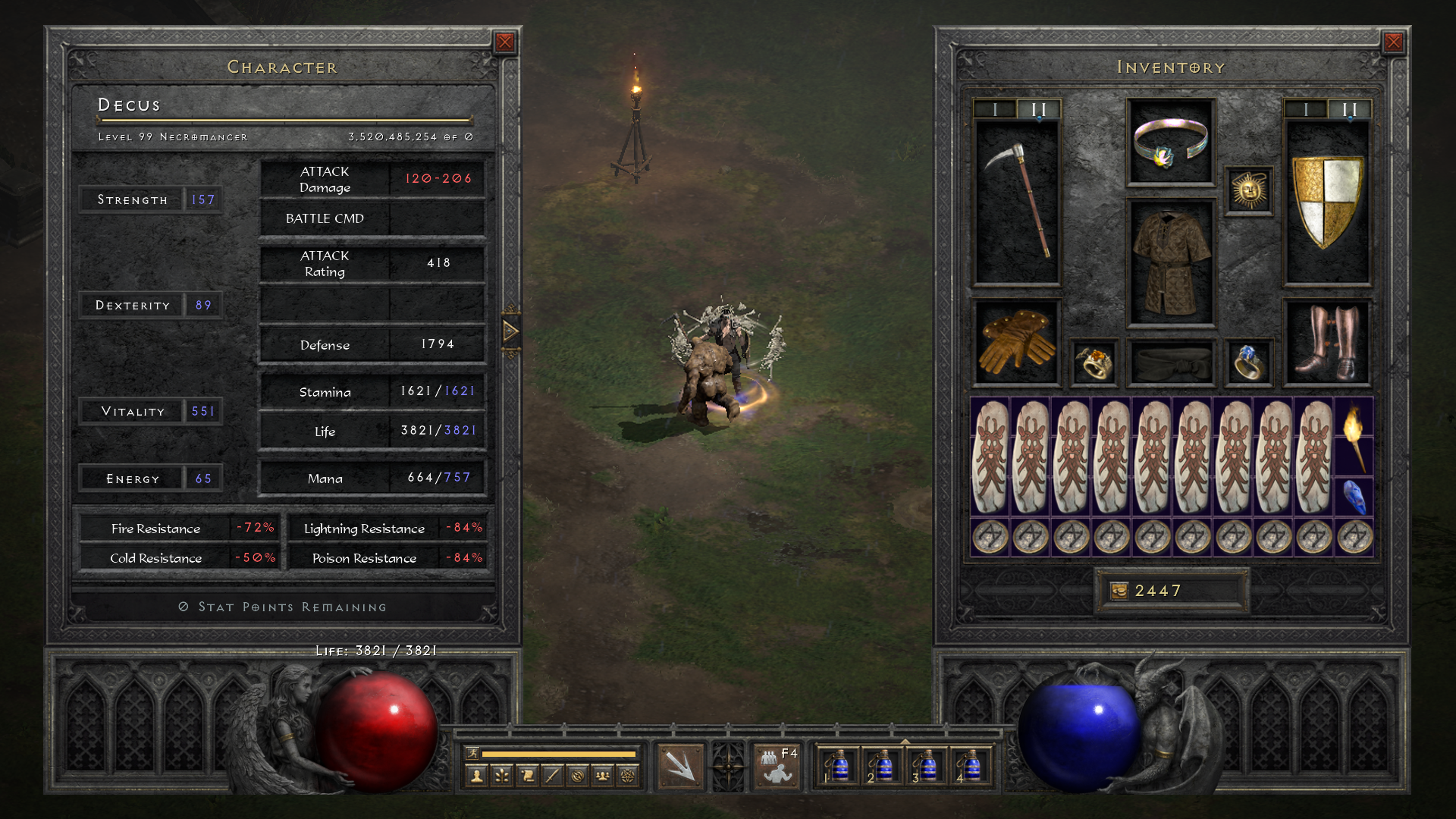1456x819 pixels.
Task: Switch shield slot to set I
Action: 1305,107
